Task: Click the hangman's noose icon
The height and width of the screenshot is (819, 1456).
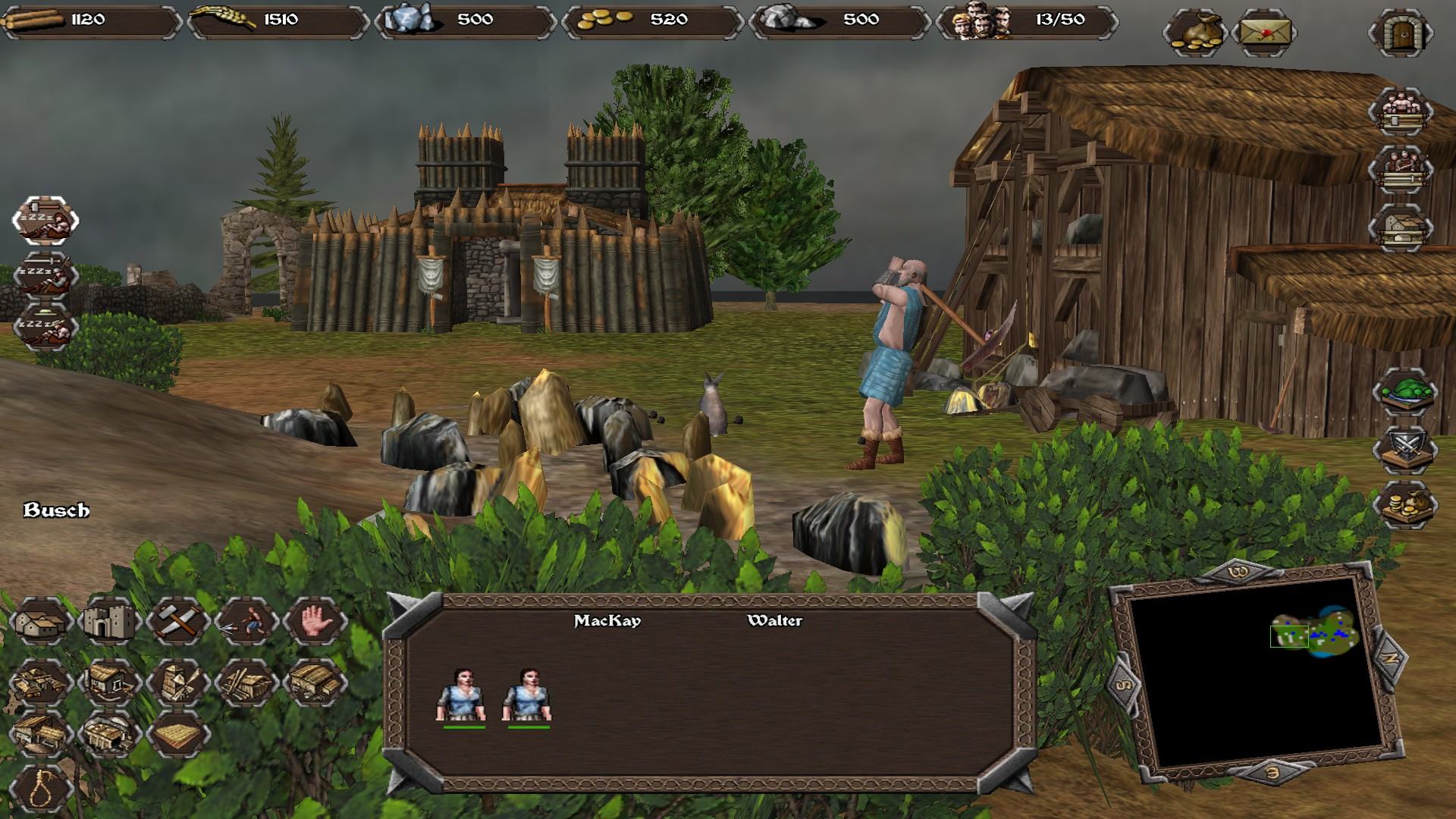Action: point(42,789)
